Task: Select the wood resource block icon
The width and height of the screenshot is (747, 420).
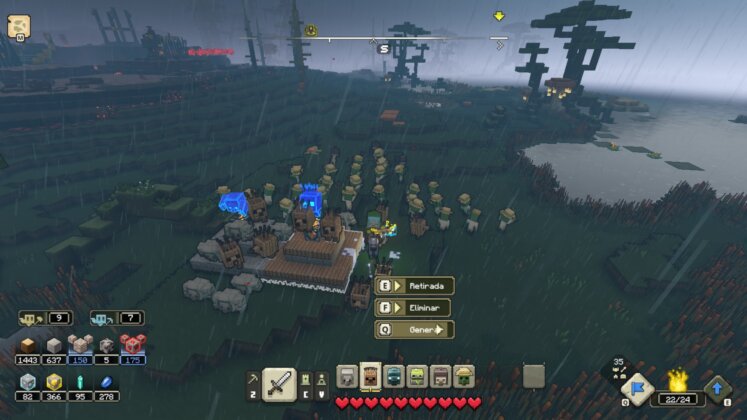Action: 28,345
